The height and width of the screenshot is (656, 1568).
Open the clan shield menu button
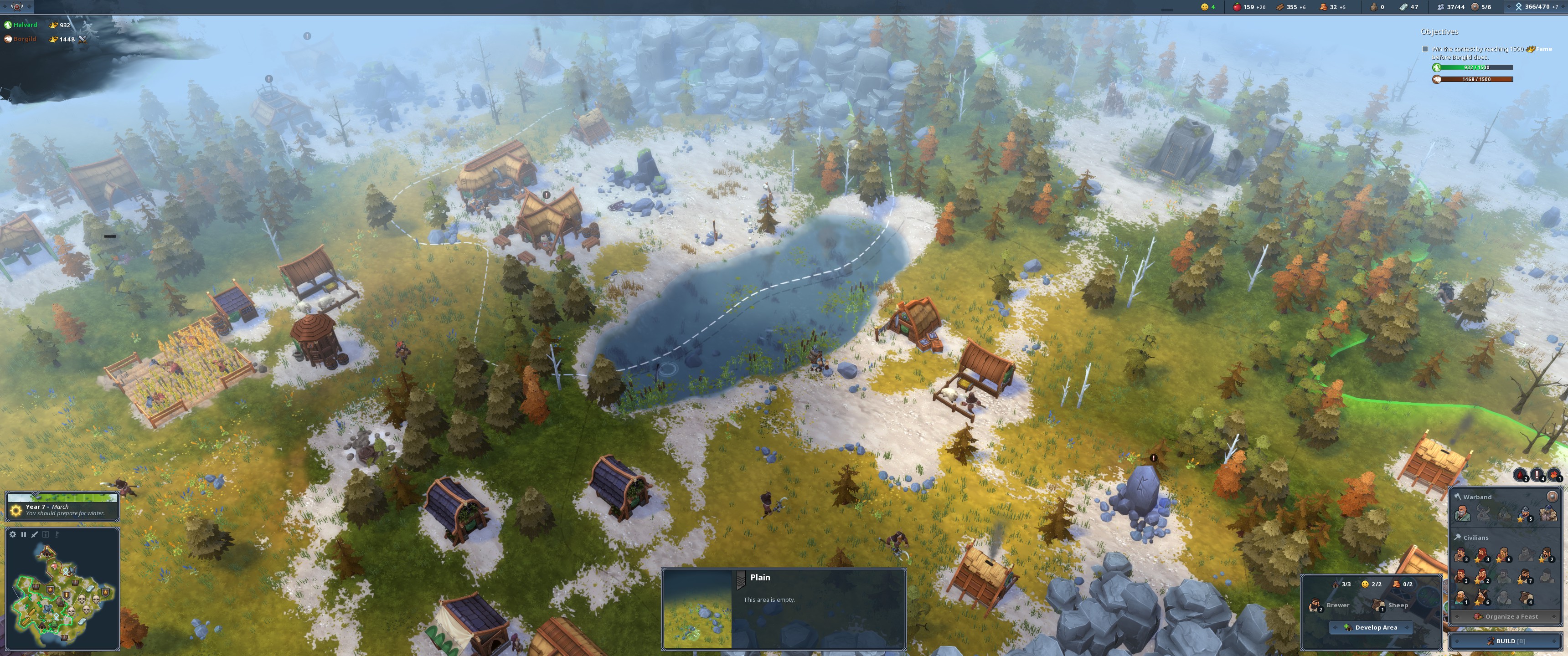coord(17,7)
